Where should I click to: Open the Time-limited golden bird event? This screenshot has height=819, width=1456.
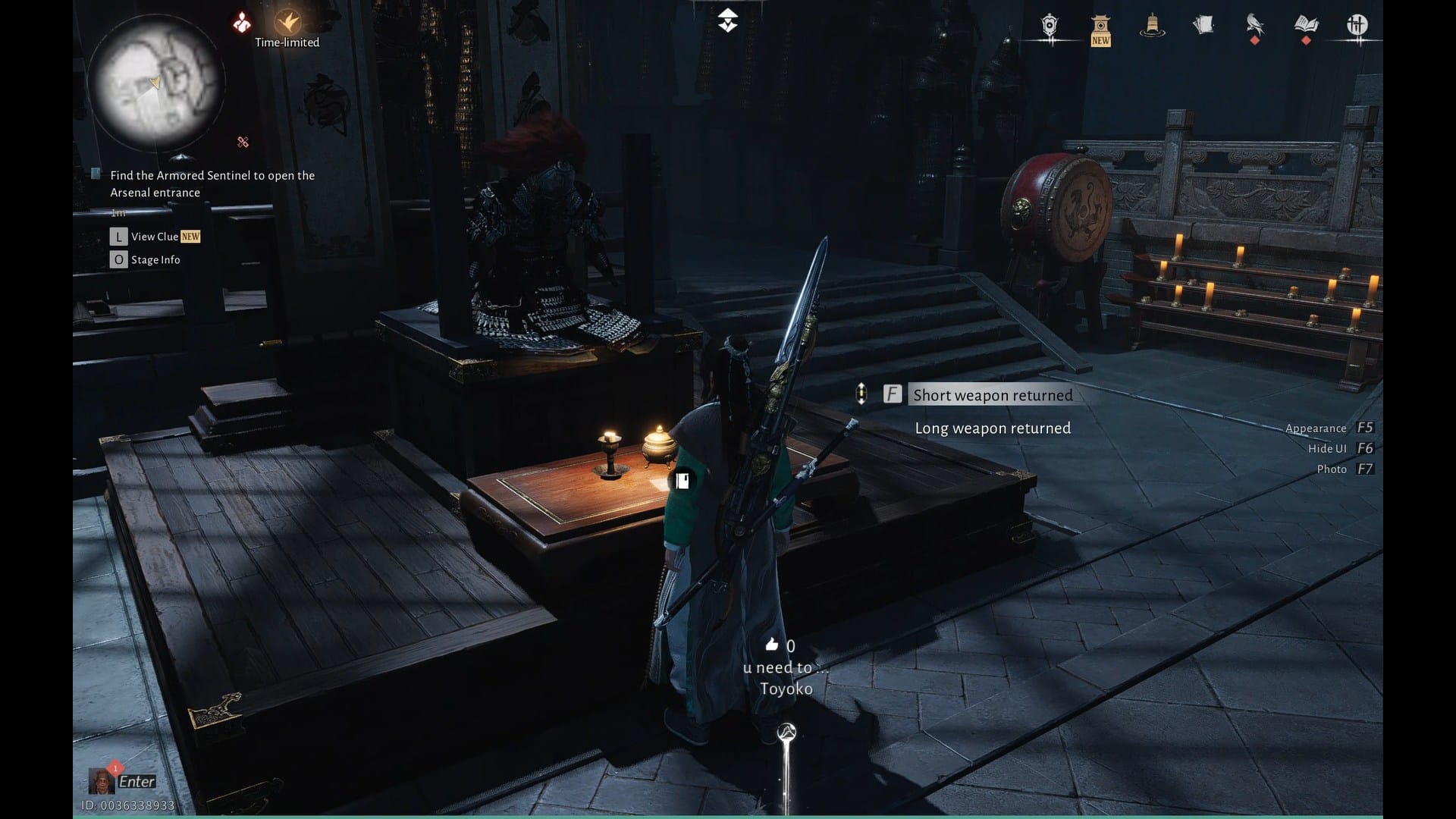tap(287, 23)
